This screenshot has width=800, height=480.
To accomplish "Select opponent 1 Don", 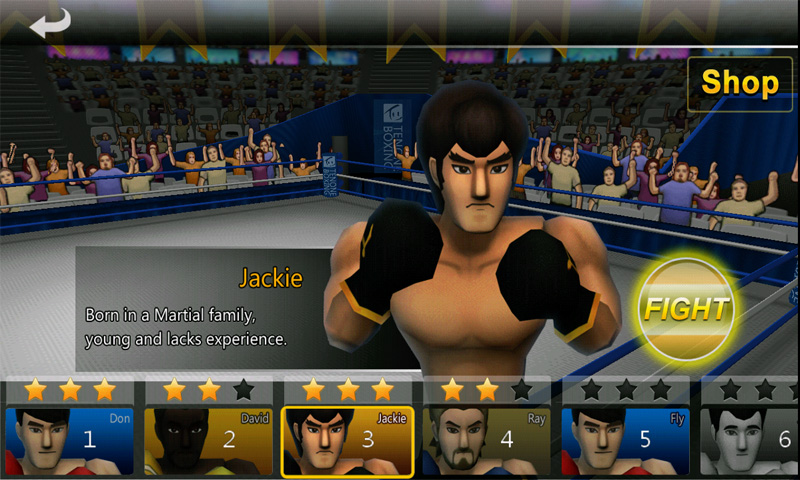I will [70, 440].
